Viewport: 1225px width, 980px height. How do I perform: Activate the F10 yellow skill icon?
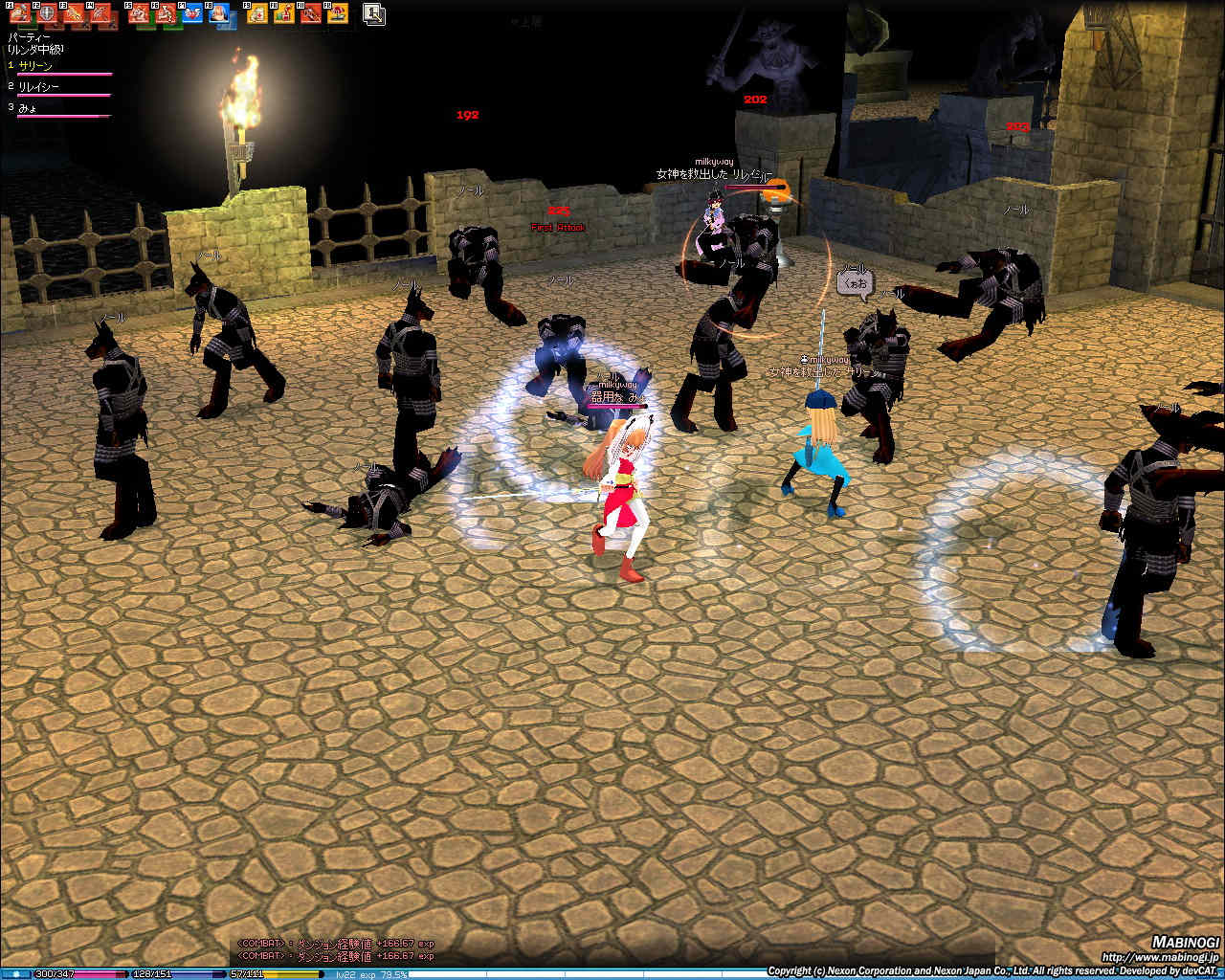tap(284, 13)
